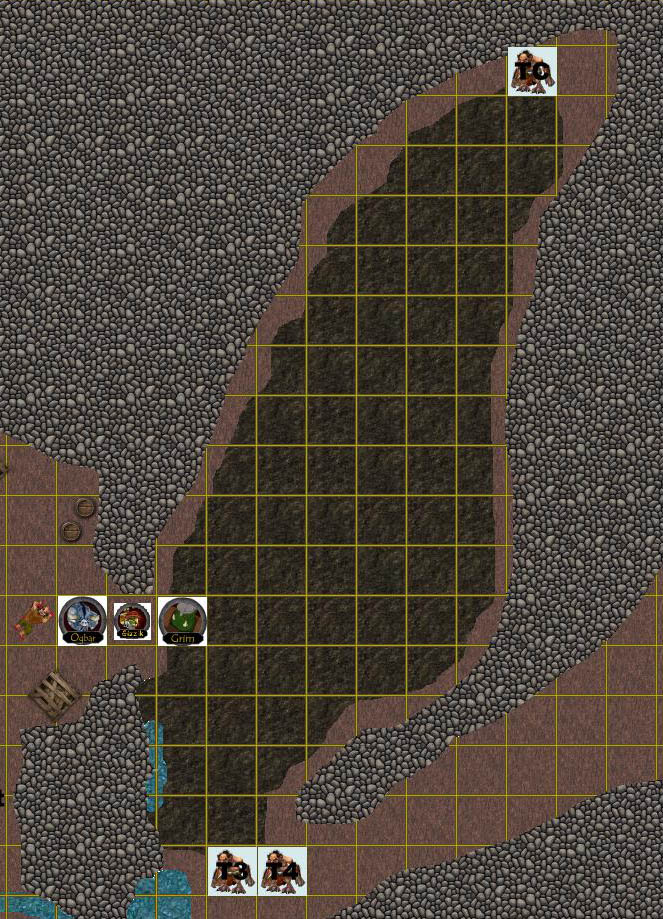This screenshot has width=663, height=919.
Task: Select the Oqbar character token
Action: pyautogui.click(x=82, y=620)
